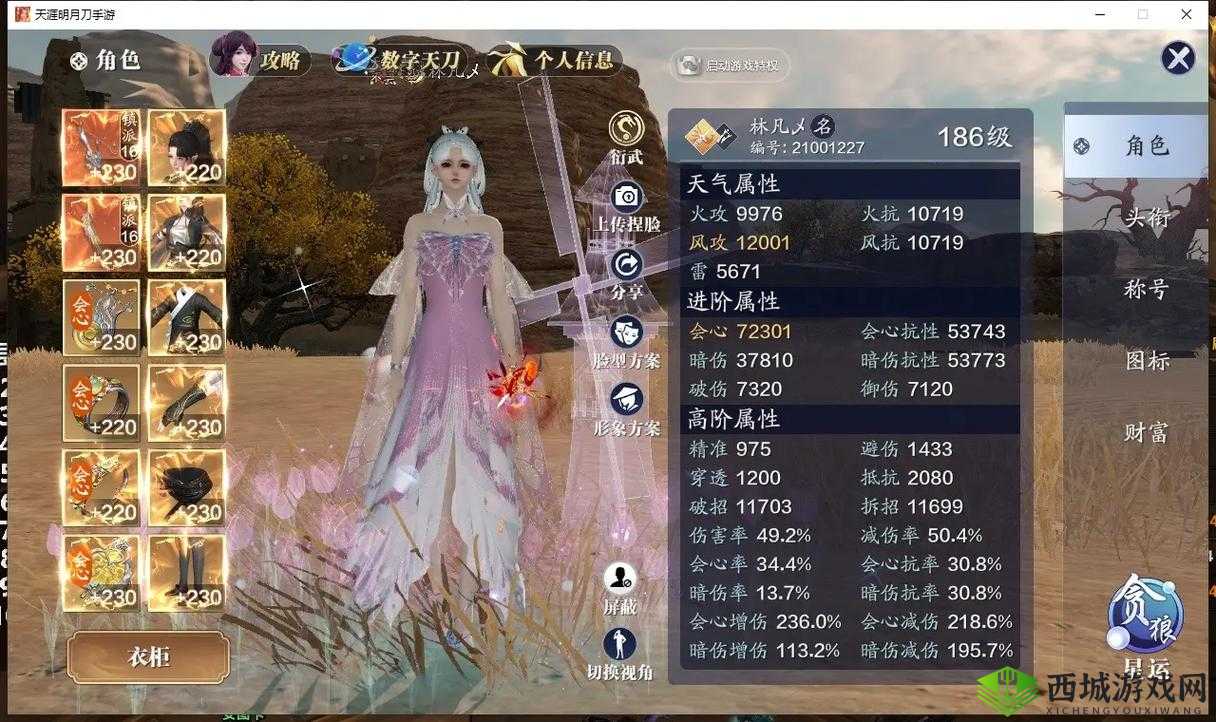Open the 衣柜 wardrobe
The height and width of the screenshot is (722, 1216).
149,657
